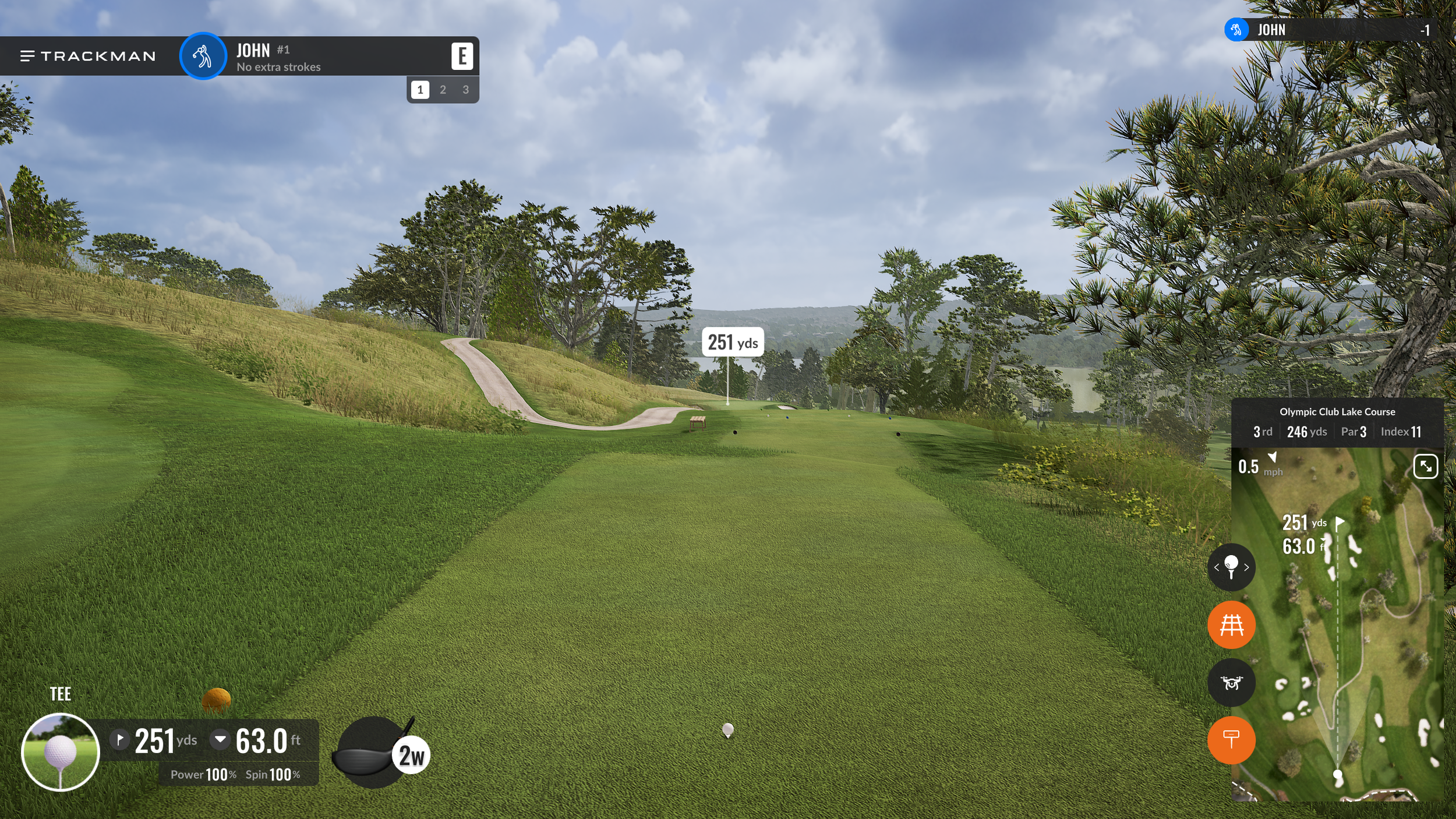1456x819 pixels.
Task: Toggle the orange grid overlay button
Action: tap(1231, 625)
